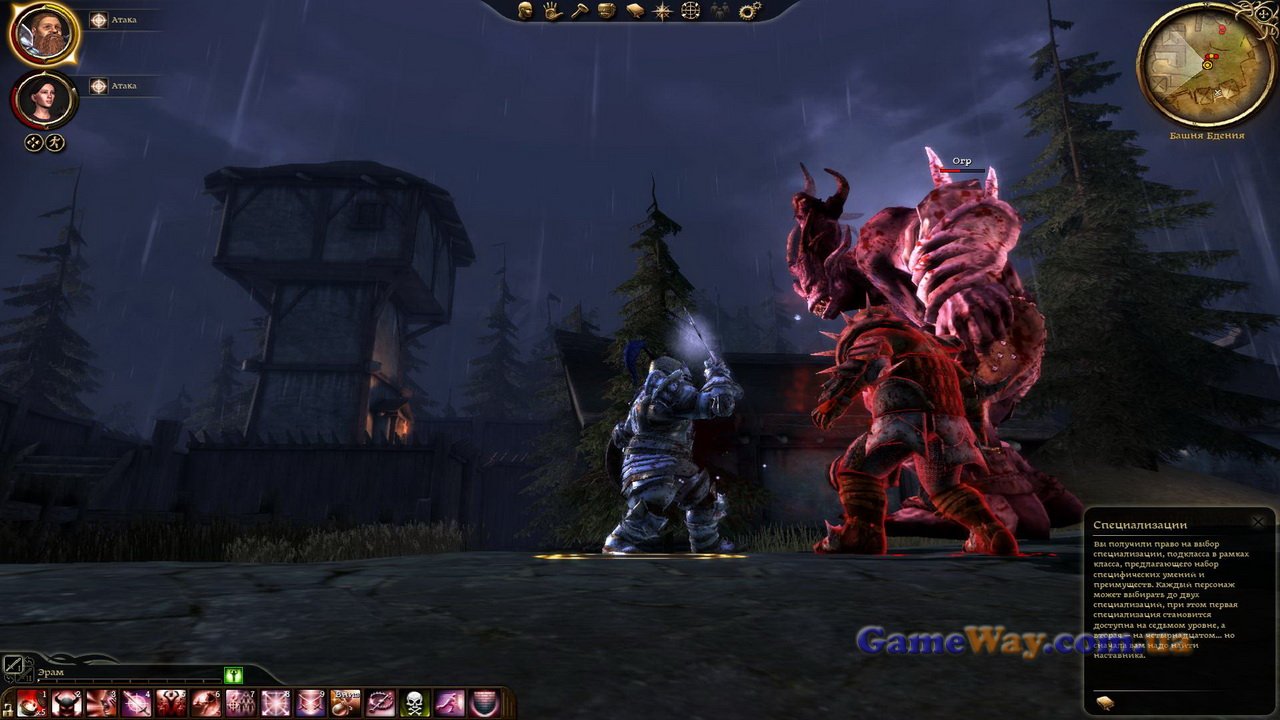
Task: Toggle party hold position button
Action: [34, 142]
